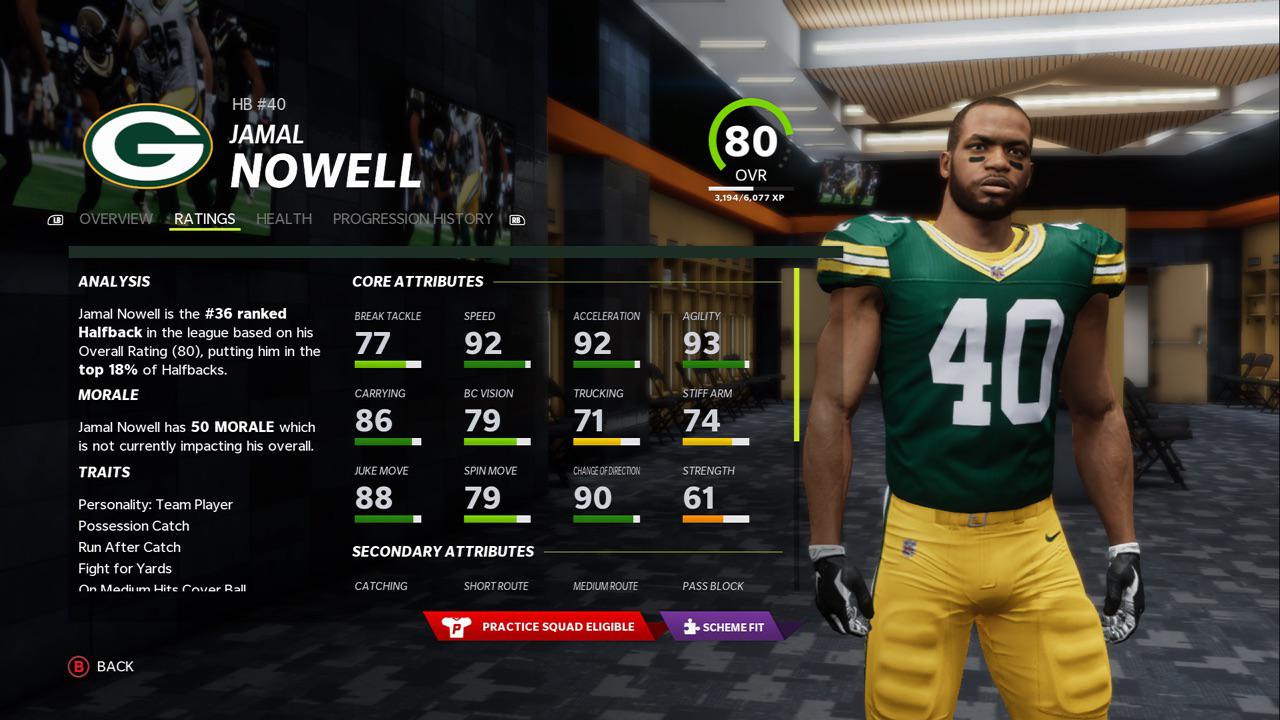Switch to the OVERVIEW tab
The image size is (1280, 720).
pyautogui.click(x=116, y=219)
